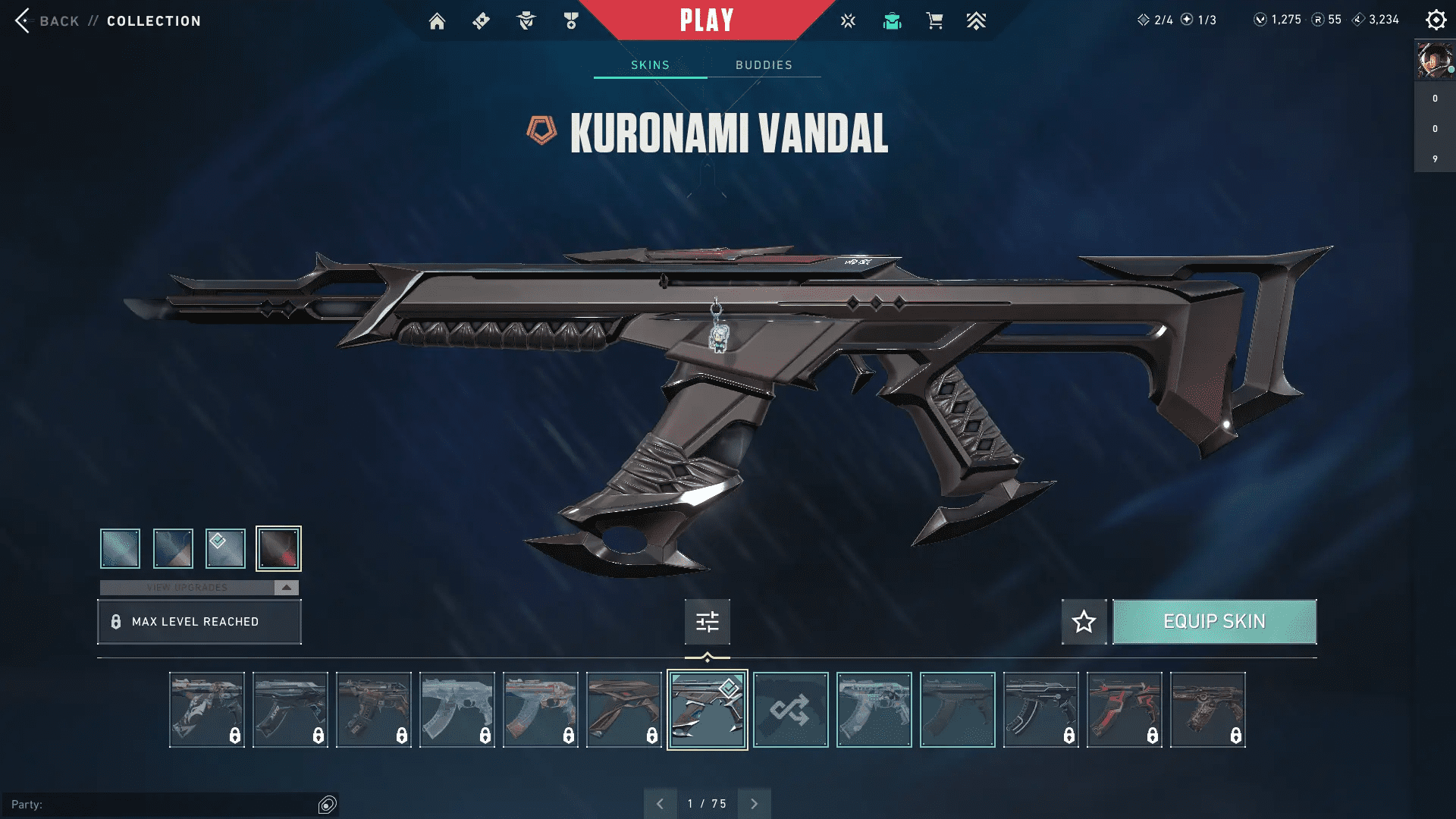The height and width of the screenshot is (819, 1456).
Task: Open the Home screen icon
Action: click(x=437, y=20)
